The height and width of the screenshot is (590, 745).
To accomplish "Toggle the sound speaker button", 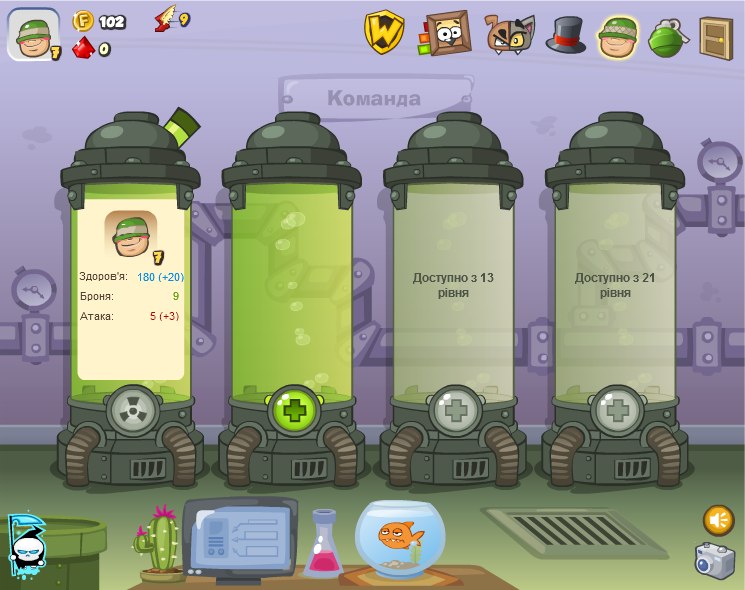I will tap(718, 519).
